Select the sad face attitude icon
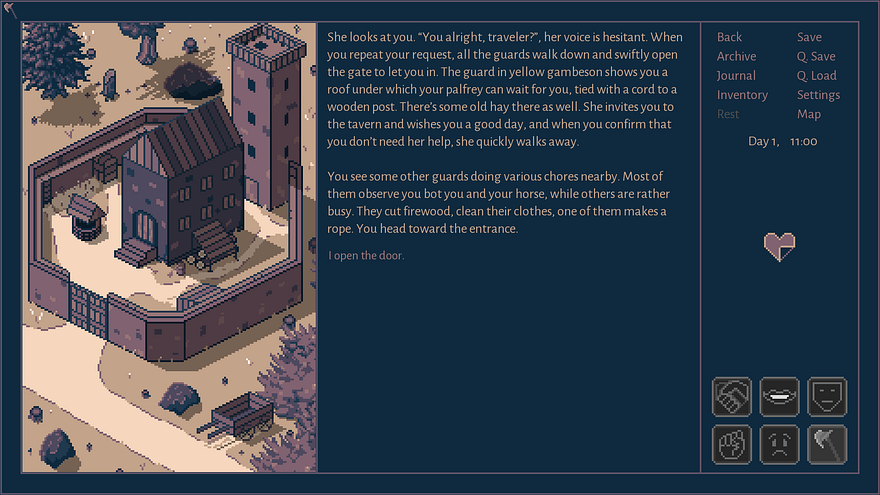880x495 pixels. (x=779, y=444)
